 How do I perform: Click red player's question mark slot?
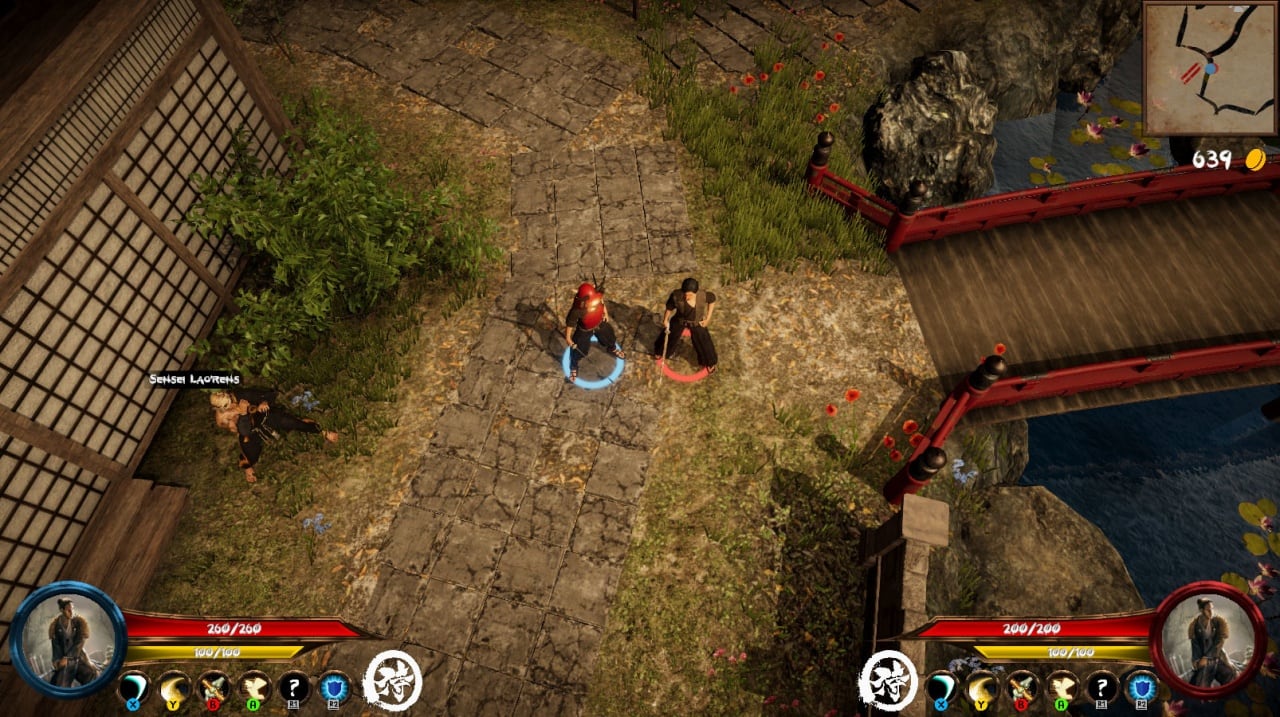click(x=1102, y=688)
